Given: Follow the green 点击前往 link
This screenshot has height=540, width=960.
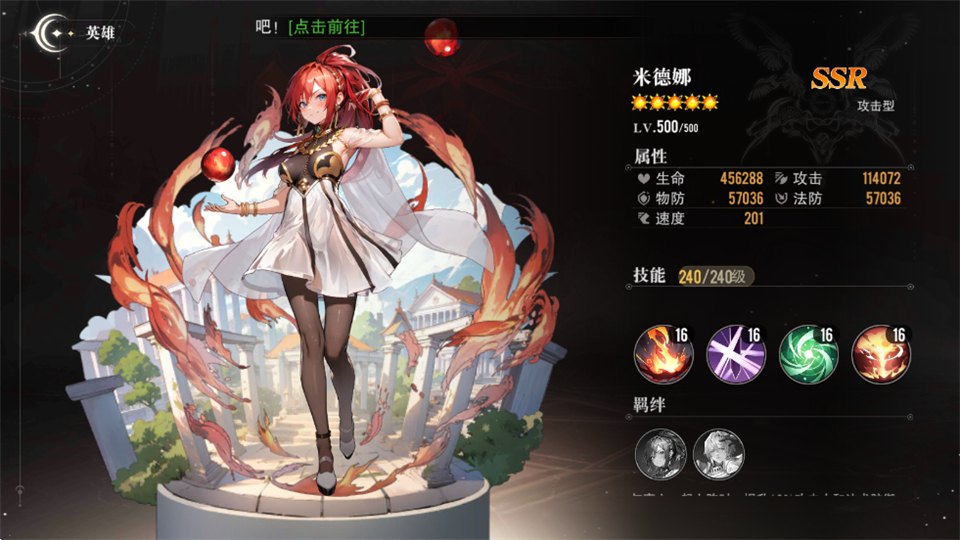Looking at the screenshot, I should 326,27.
